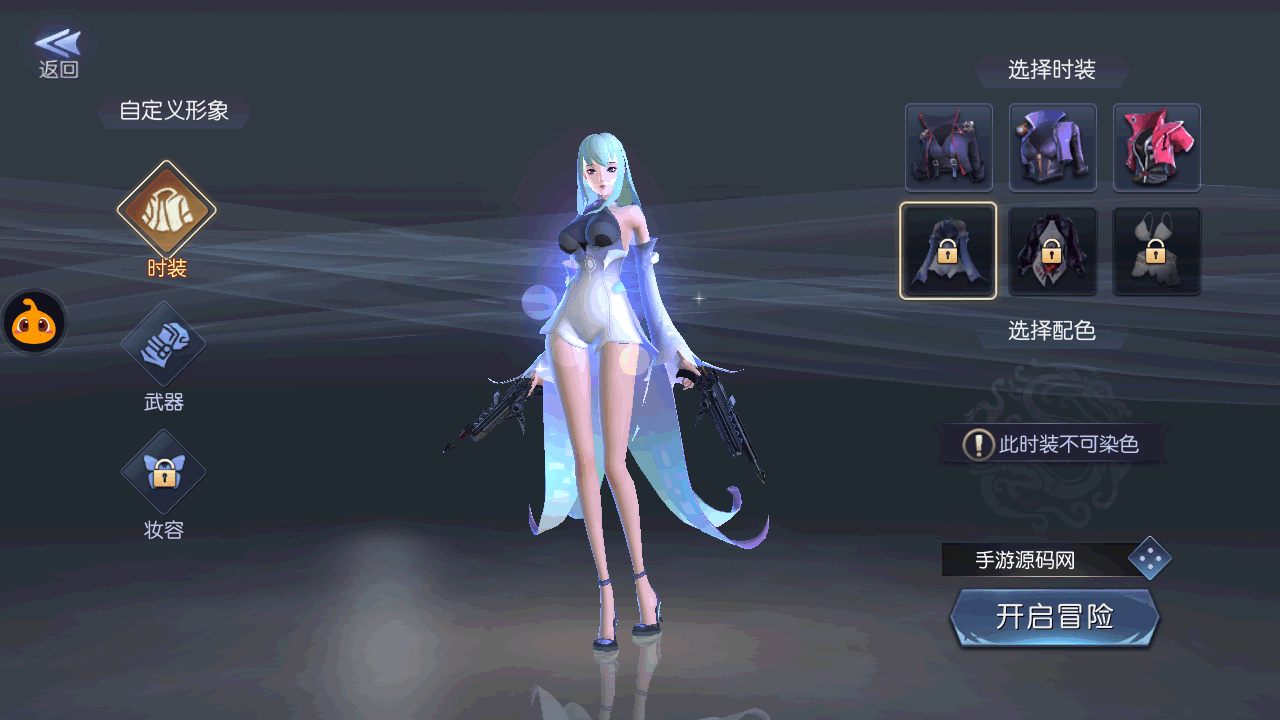The image size is (1280, 720).
Task: Open the locked 妆容 makeup tab
Action: (x=164, y=473)
